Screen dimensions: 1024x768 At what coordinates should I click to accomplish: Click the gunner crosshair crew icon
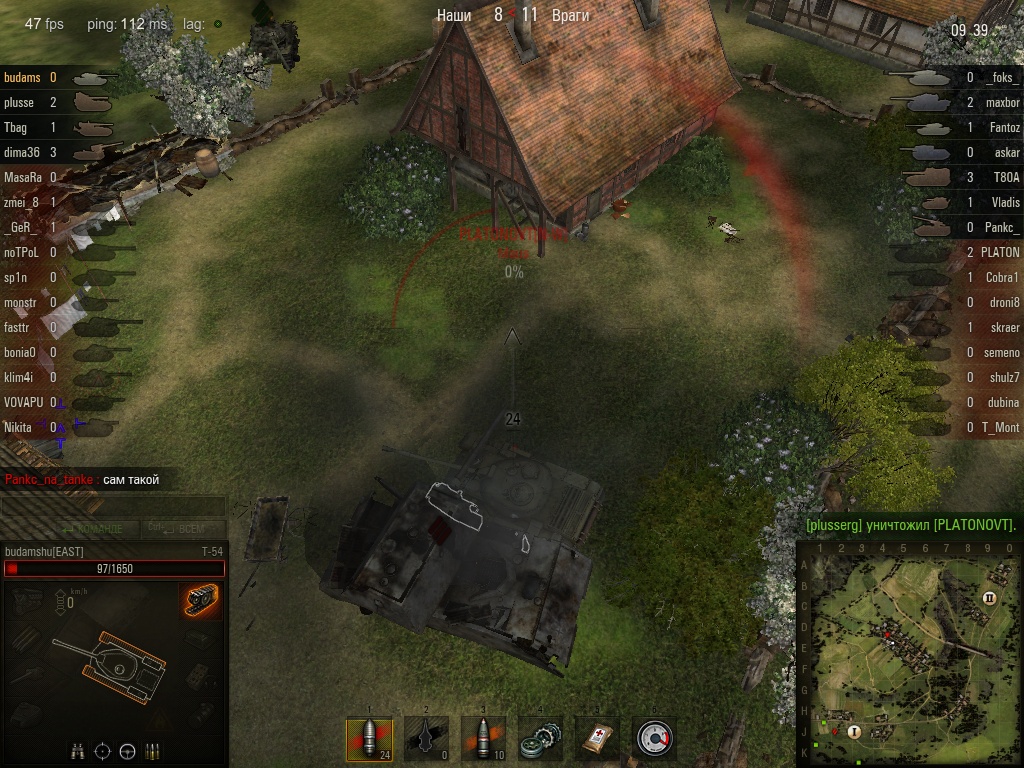click(102, 751)
